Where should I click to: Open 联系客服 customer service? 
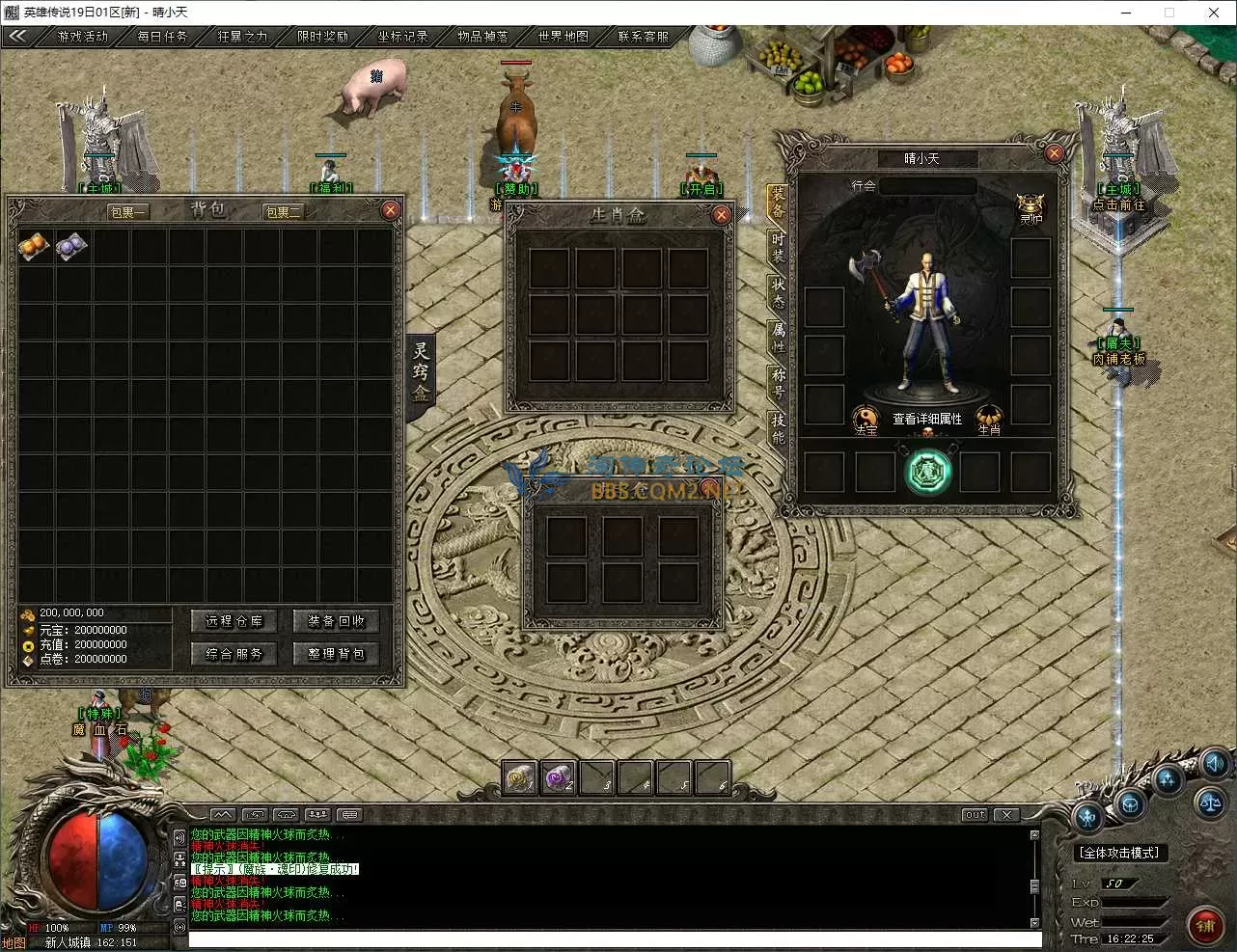[x=643, y=37]
